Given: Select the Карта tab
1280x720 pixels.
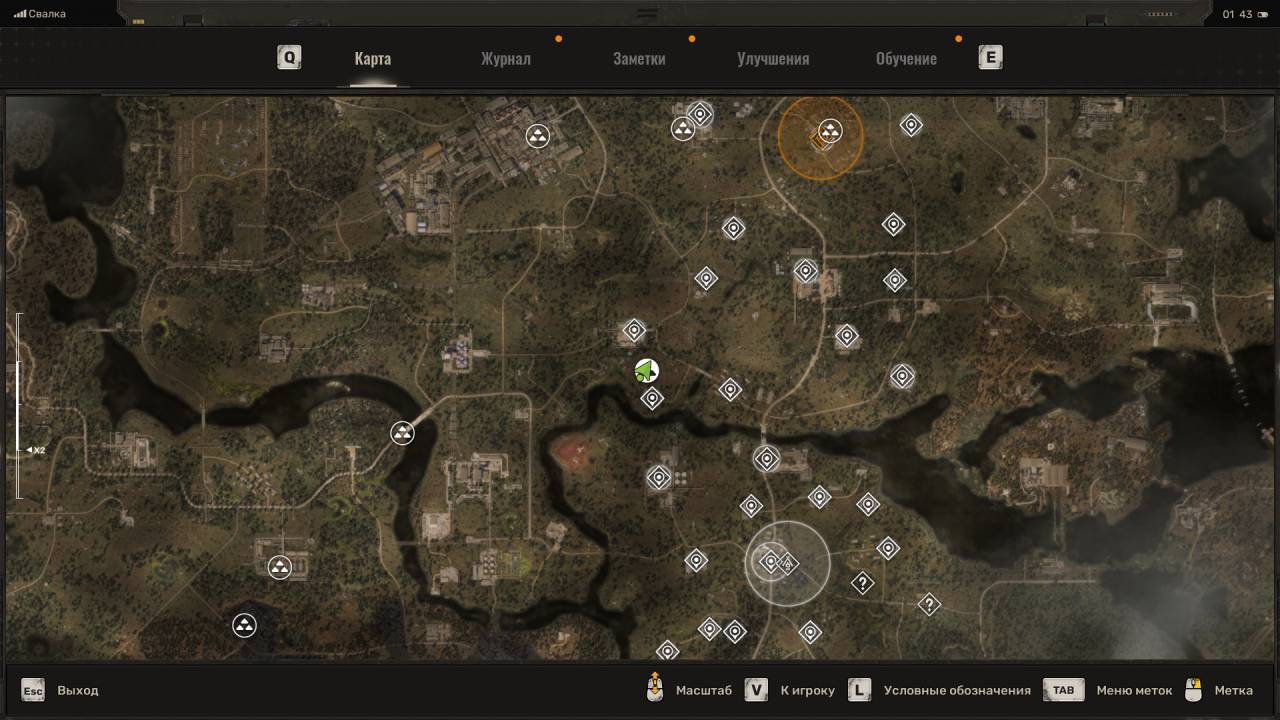Looking at the screenshot, I should tap(372, 58).
